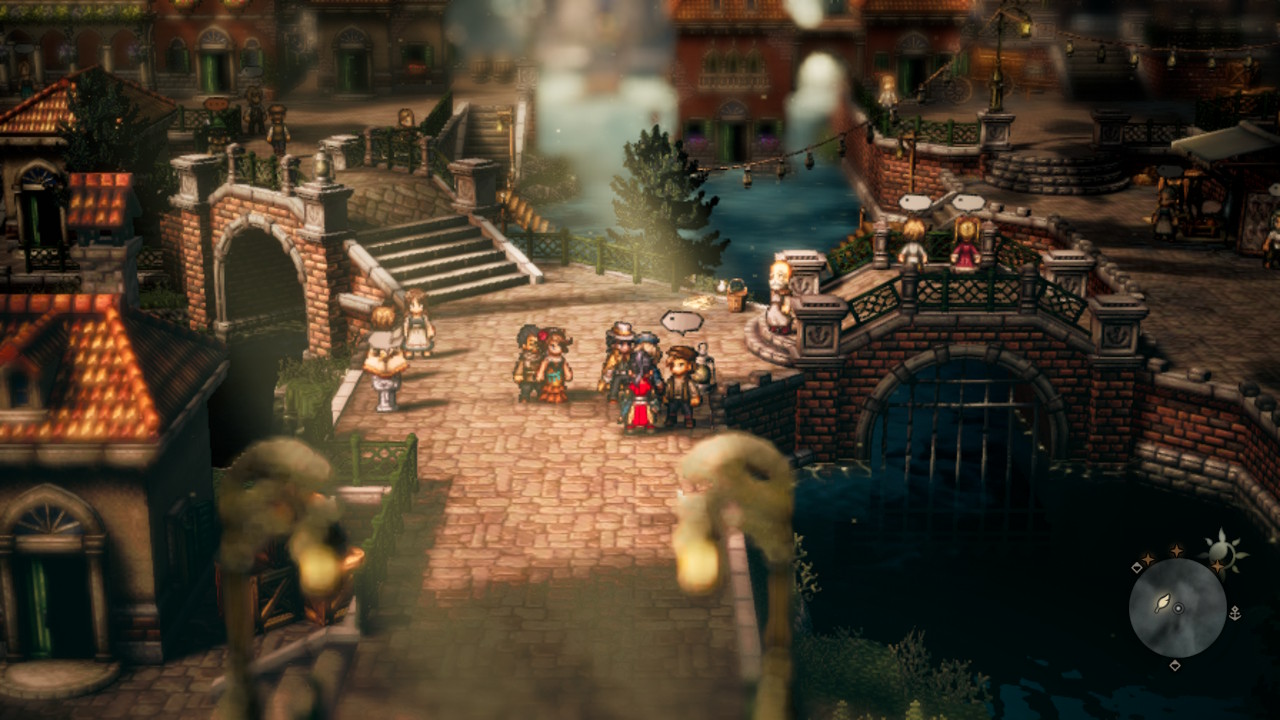
Task: Click the diamond marker left of the minimap
Action: tap(1136, 567)
